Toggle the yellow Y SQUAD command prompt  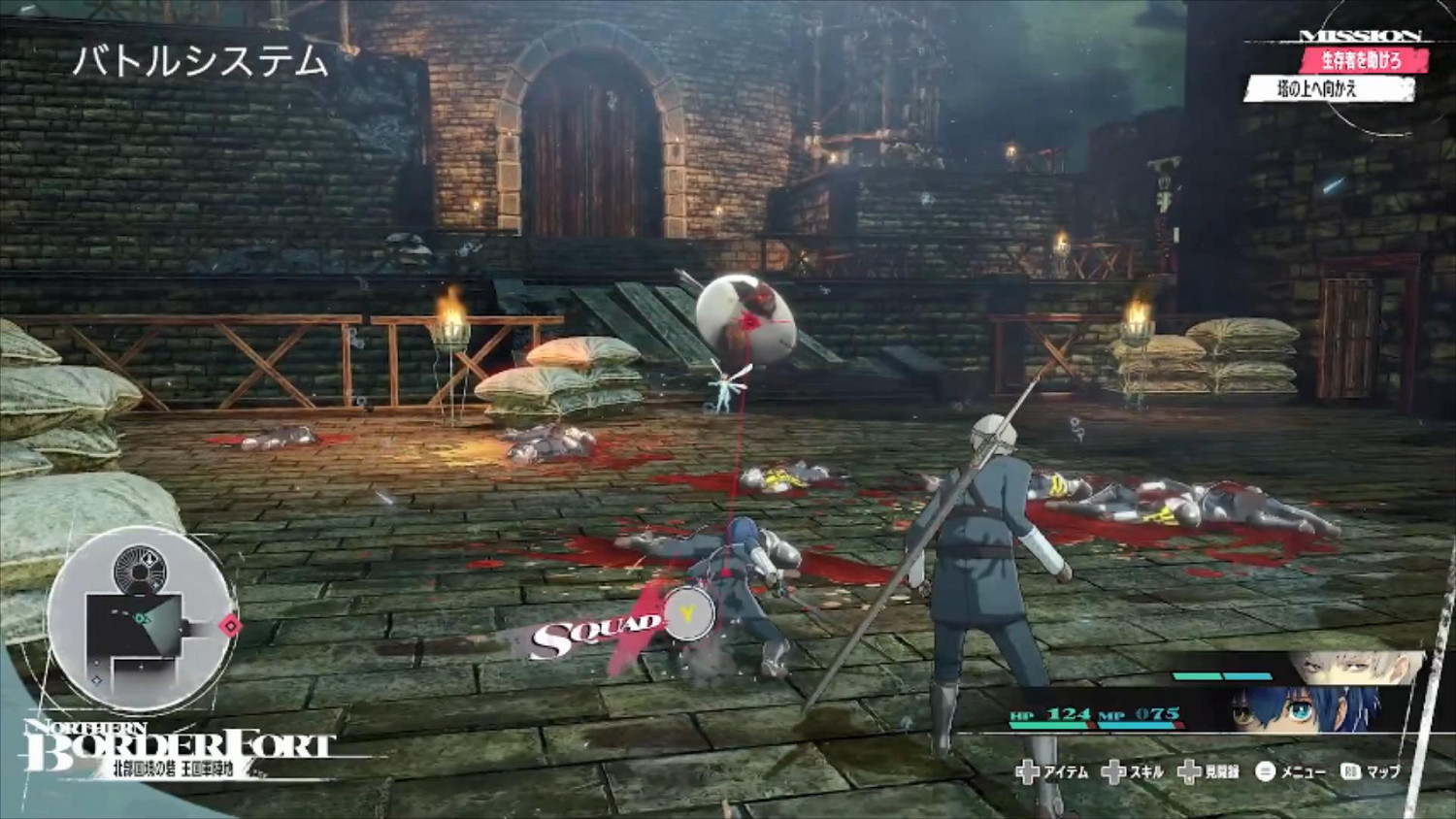(x=686, y=612)
